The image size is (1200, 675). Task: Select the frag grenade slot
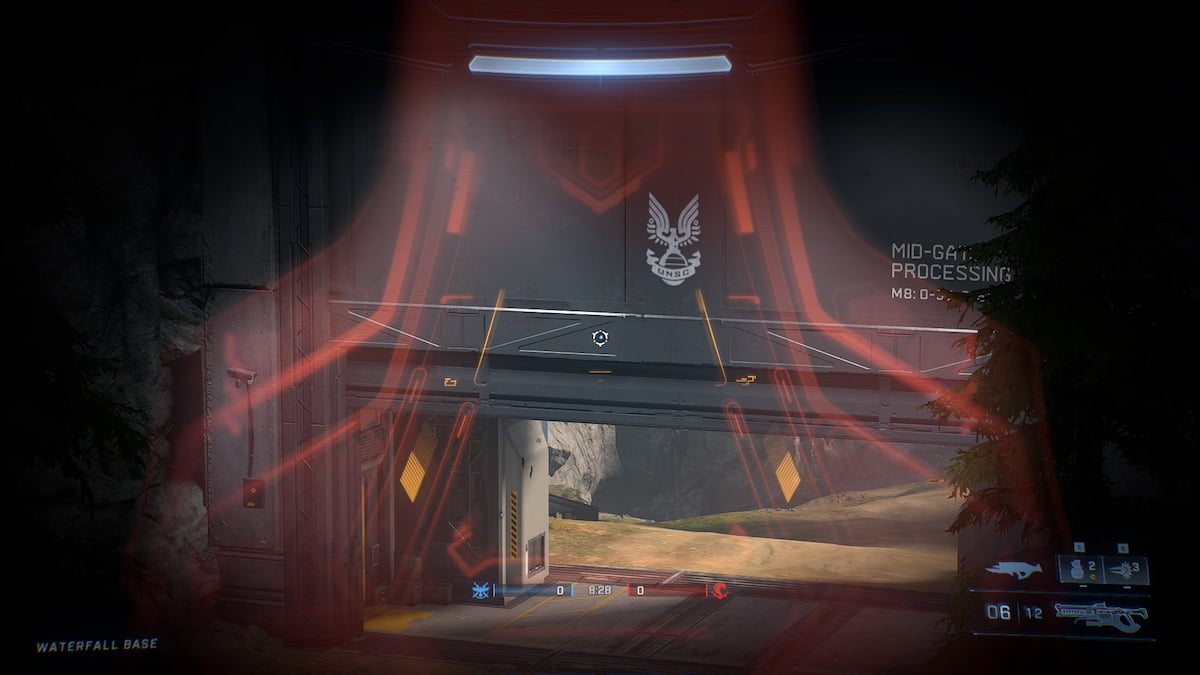tap(1079, 570)
